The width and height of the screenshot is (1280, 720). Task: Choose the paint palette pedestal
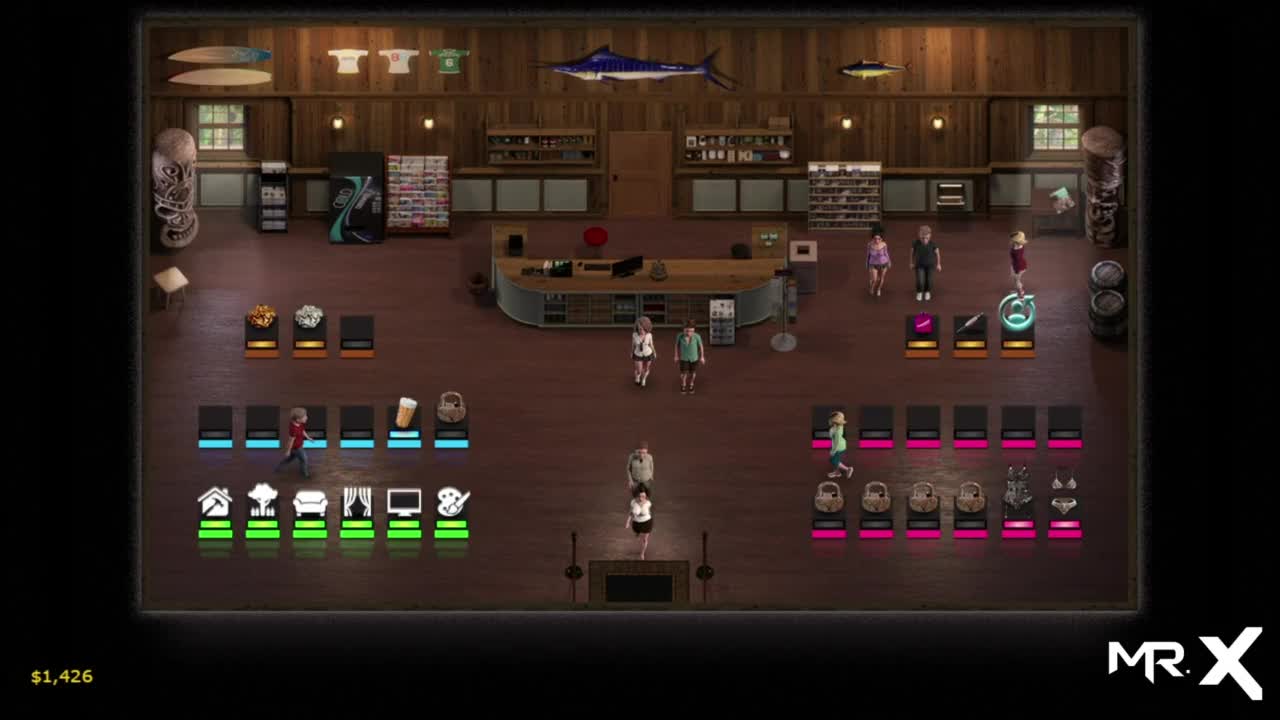(452, 502)
